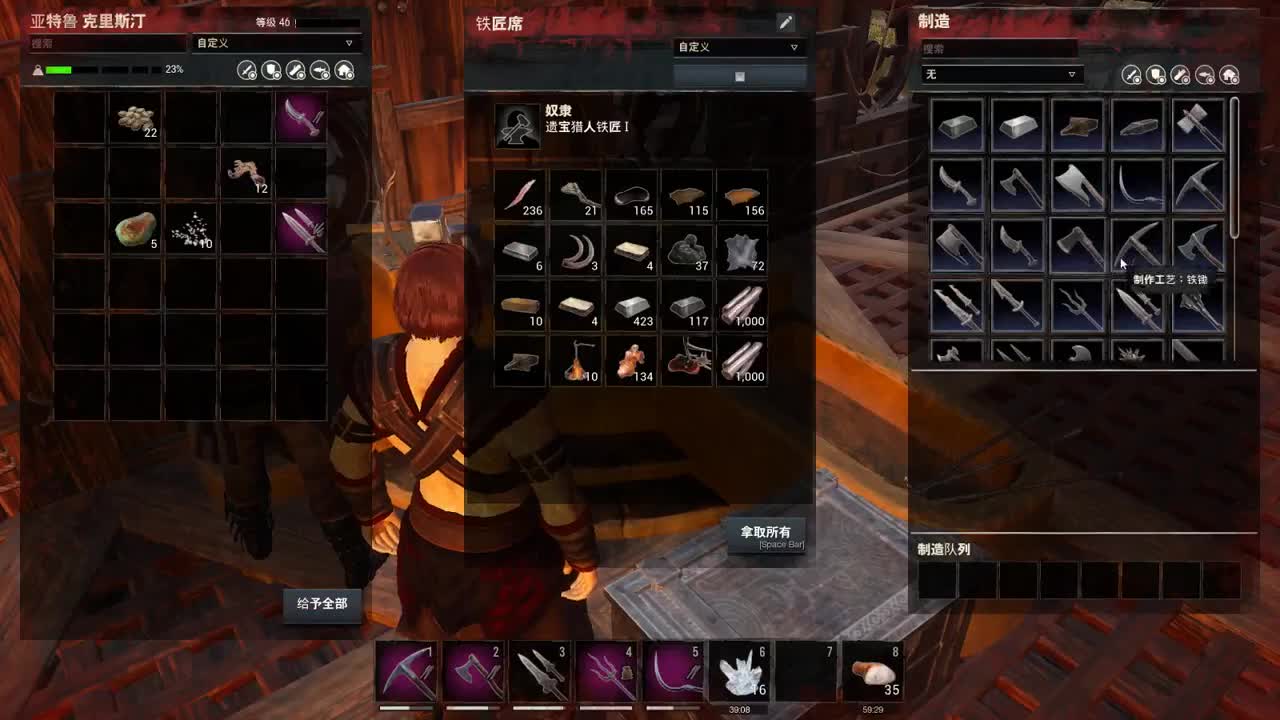Screen dimensions: 1280x720
Task: Click the pencil rename icon on 铁匠席 panel
Action: pos(787,22)
